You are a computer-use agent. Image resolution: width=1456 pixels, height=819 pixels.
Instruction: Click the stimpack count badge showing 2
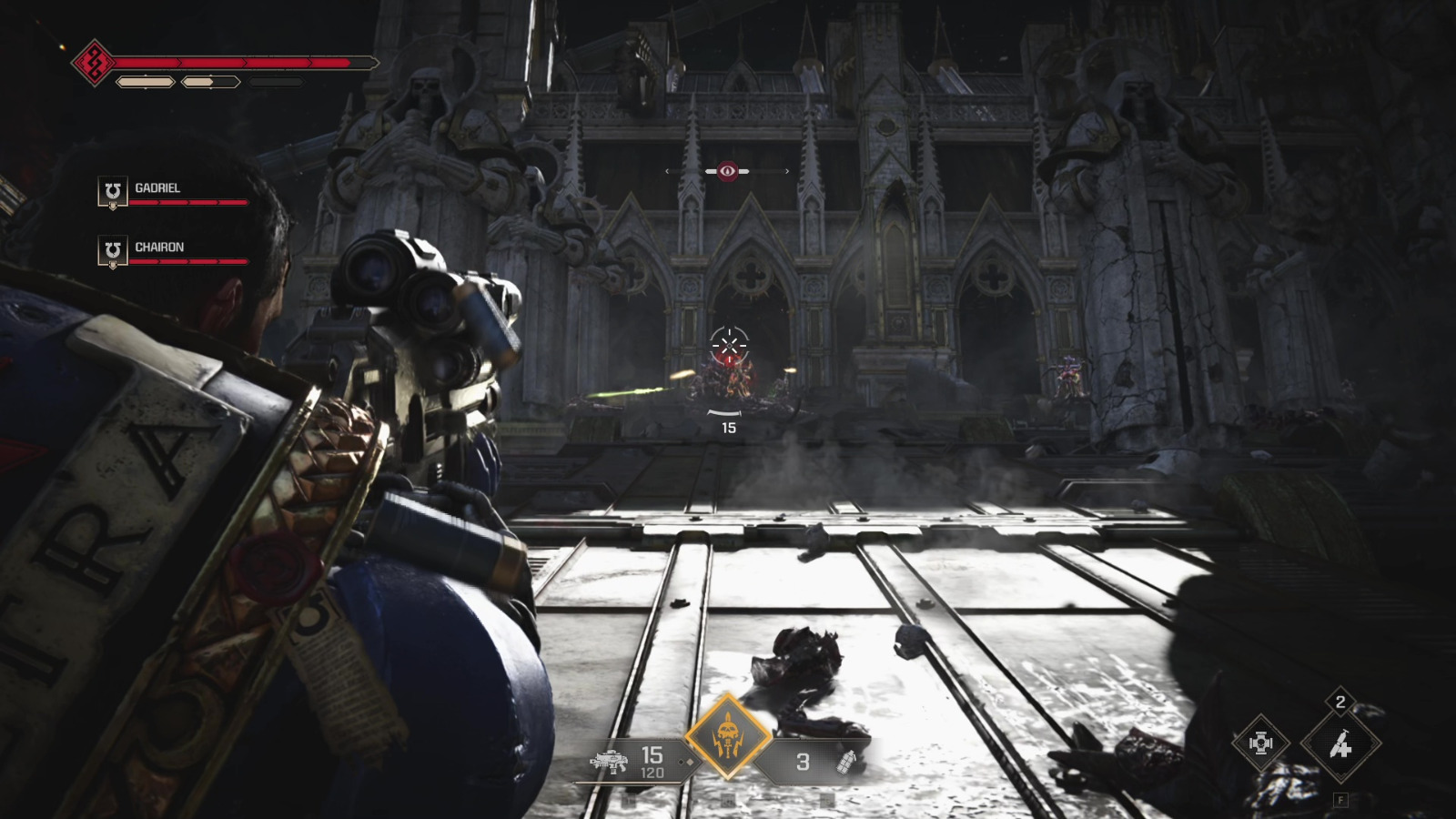pos(1339,703)
